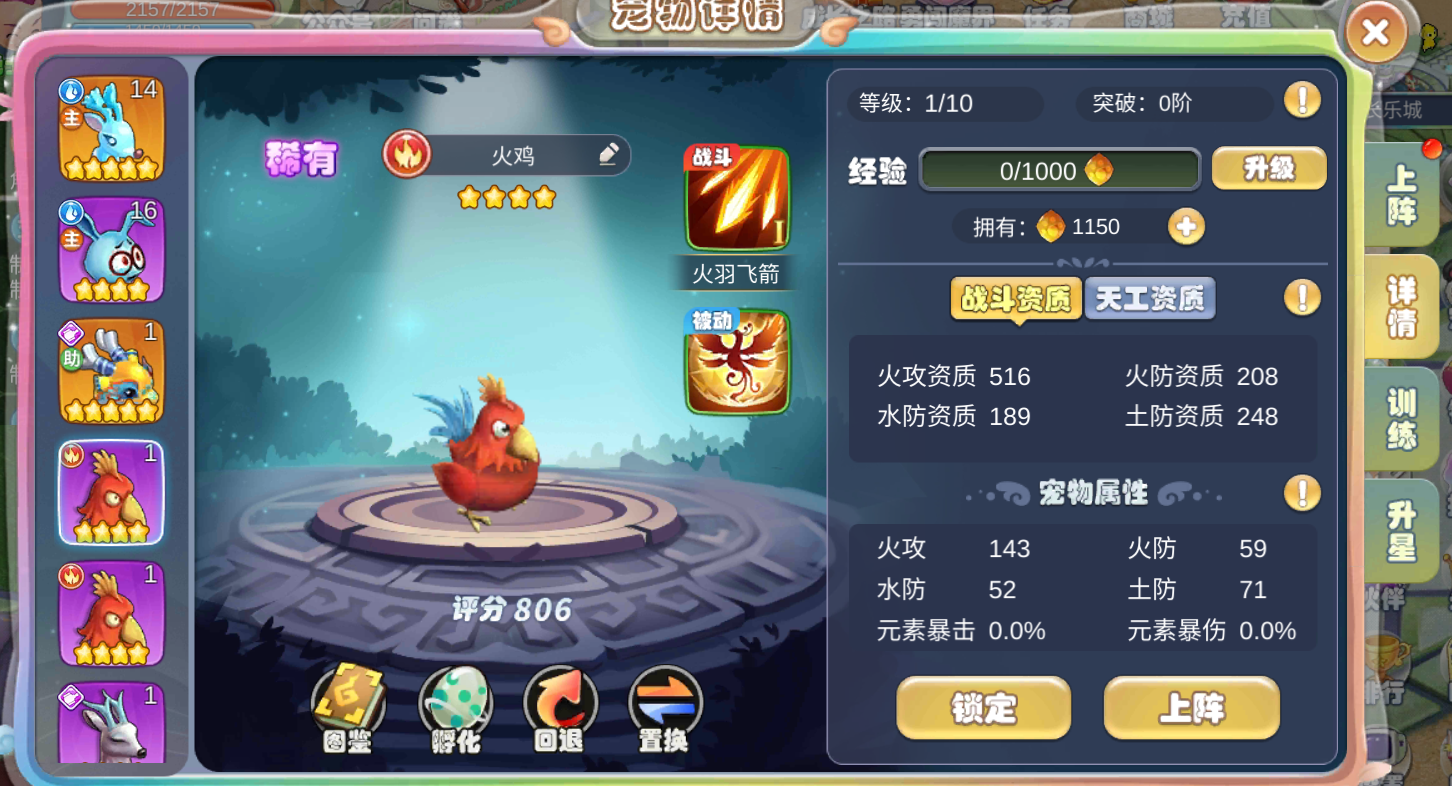Tap the 锁定 lock button

[983, 707]
